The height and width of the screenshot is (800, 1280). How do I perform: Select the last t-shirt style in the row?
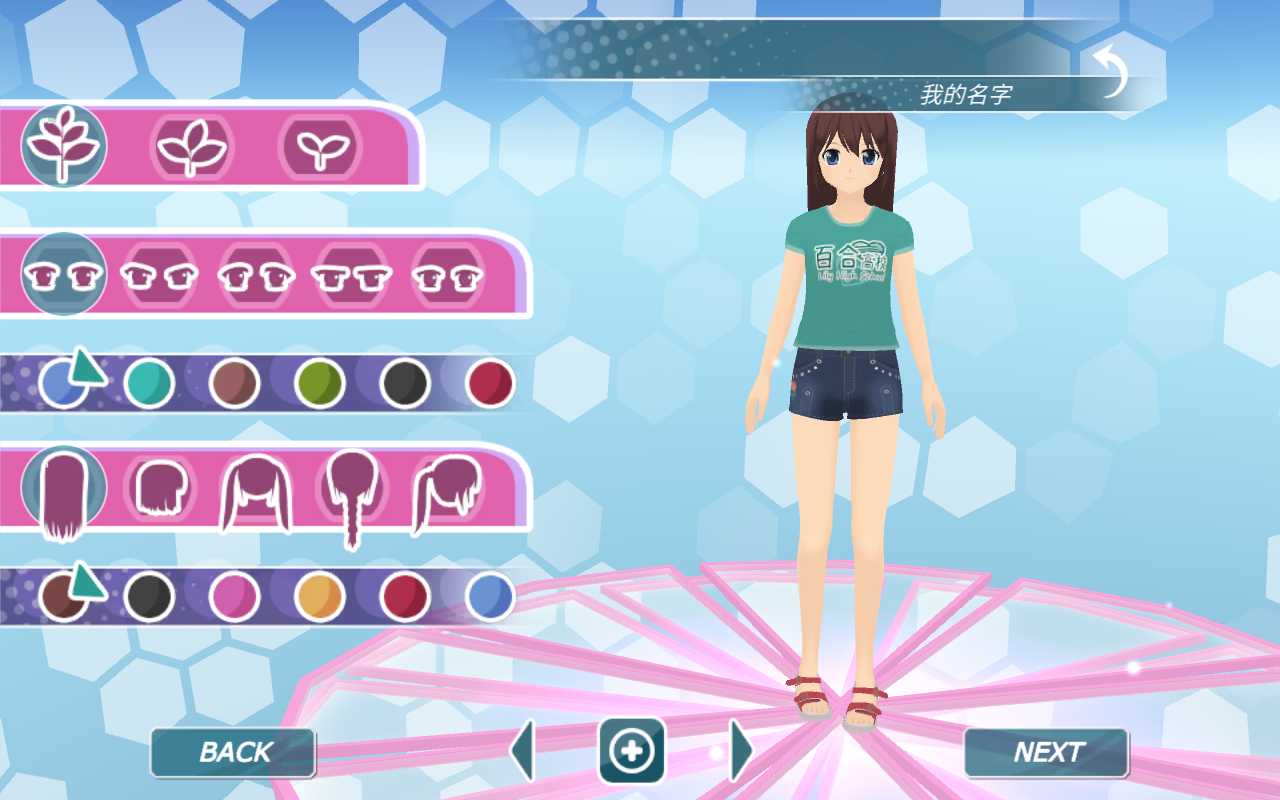pyautogui.click(x=450, y=275)
